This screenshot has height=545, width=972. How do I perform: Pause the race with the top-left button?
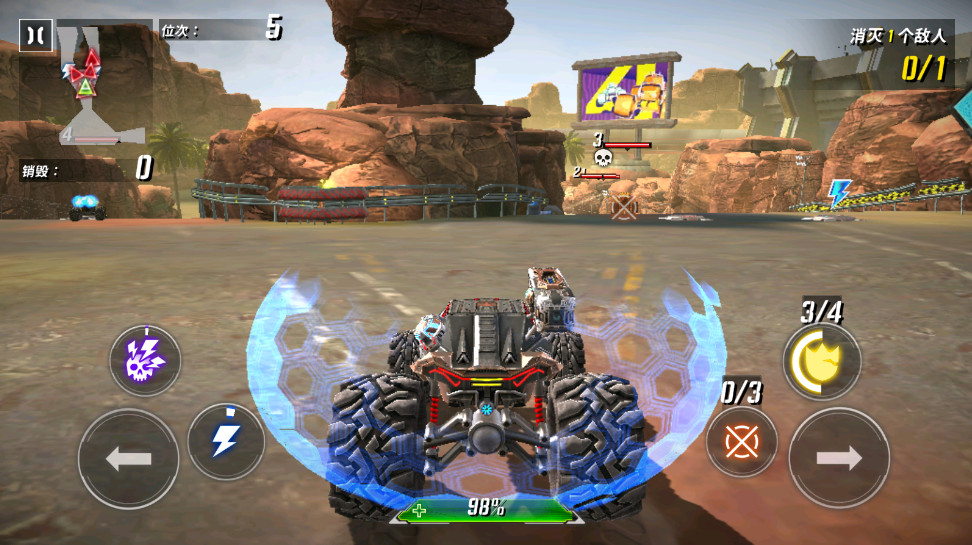(x=36, y=36)
